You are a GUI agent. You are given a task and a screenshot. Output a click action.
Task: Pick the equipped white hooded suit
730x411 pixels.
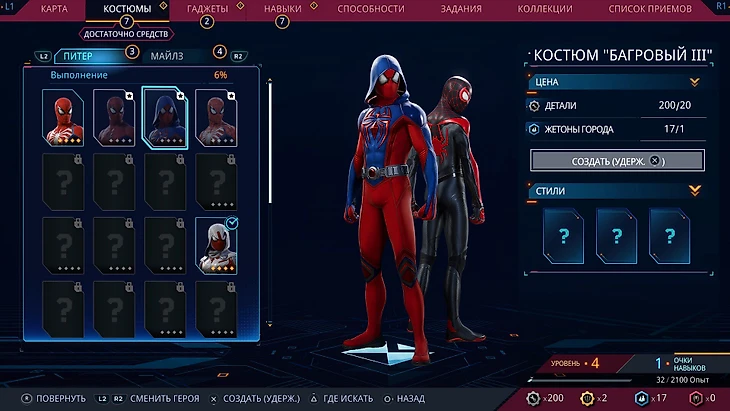click(x=217, y=245)
